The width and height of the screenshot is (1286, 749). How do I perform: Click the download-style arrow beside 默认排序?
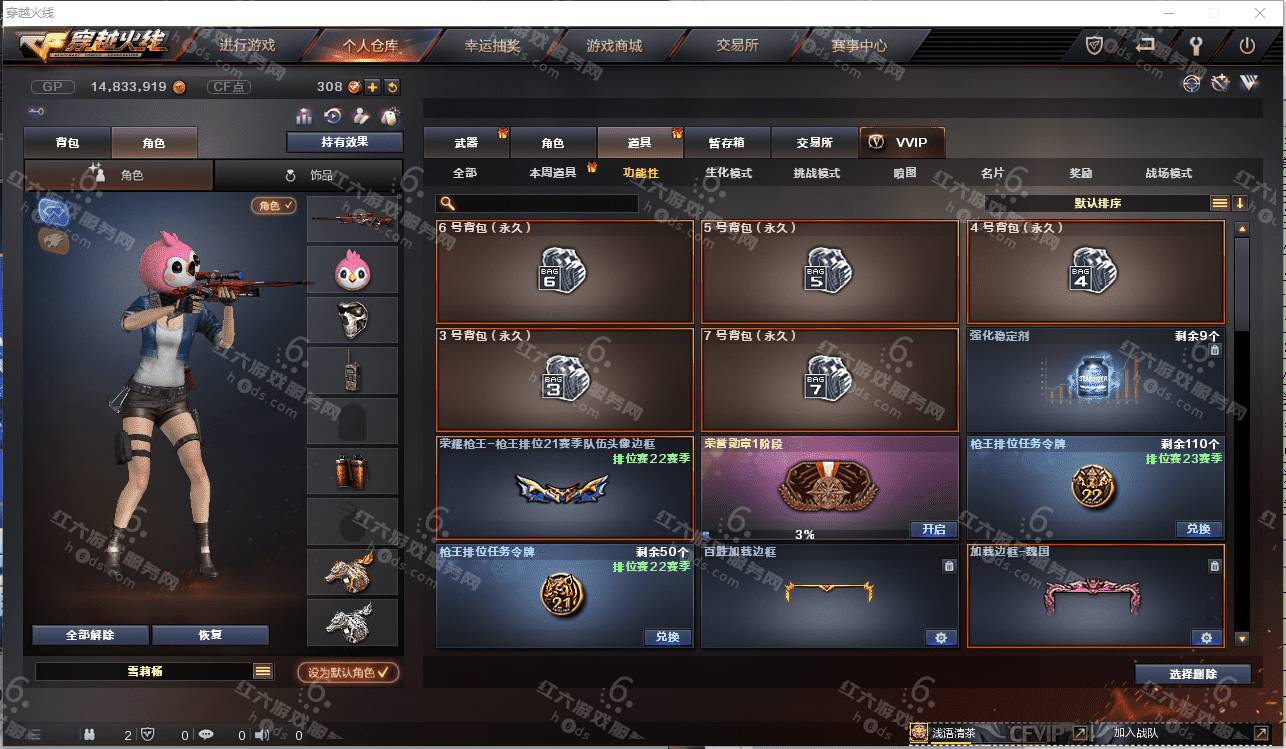pos(1241,203)
